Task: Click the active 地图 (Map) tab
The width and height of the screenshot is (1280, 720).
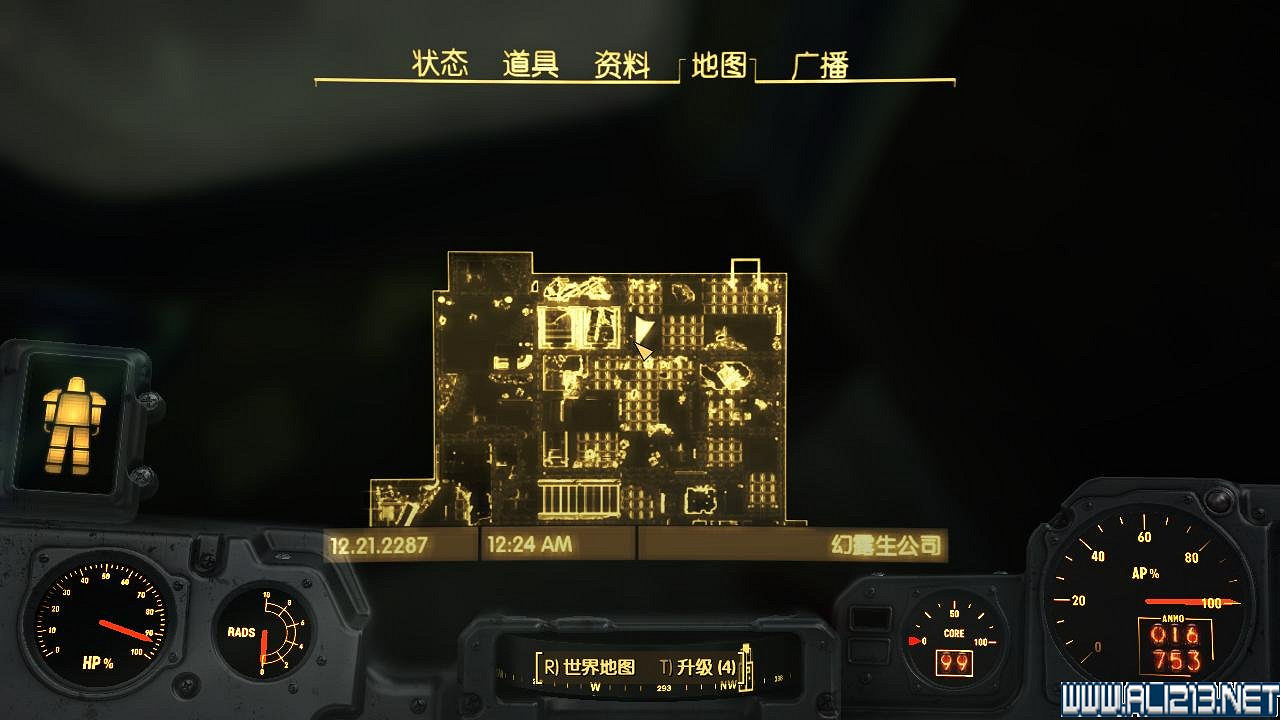Action: click(x=720, y=63)
